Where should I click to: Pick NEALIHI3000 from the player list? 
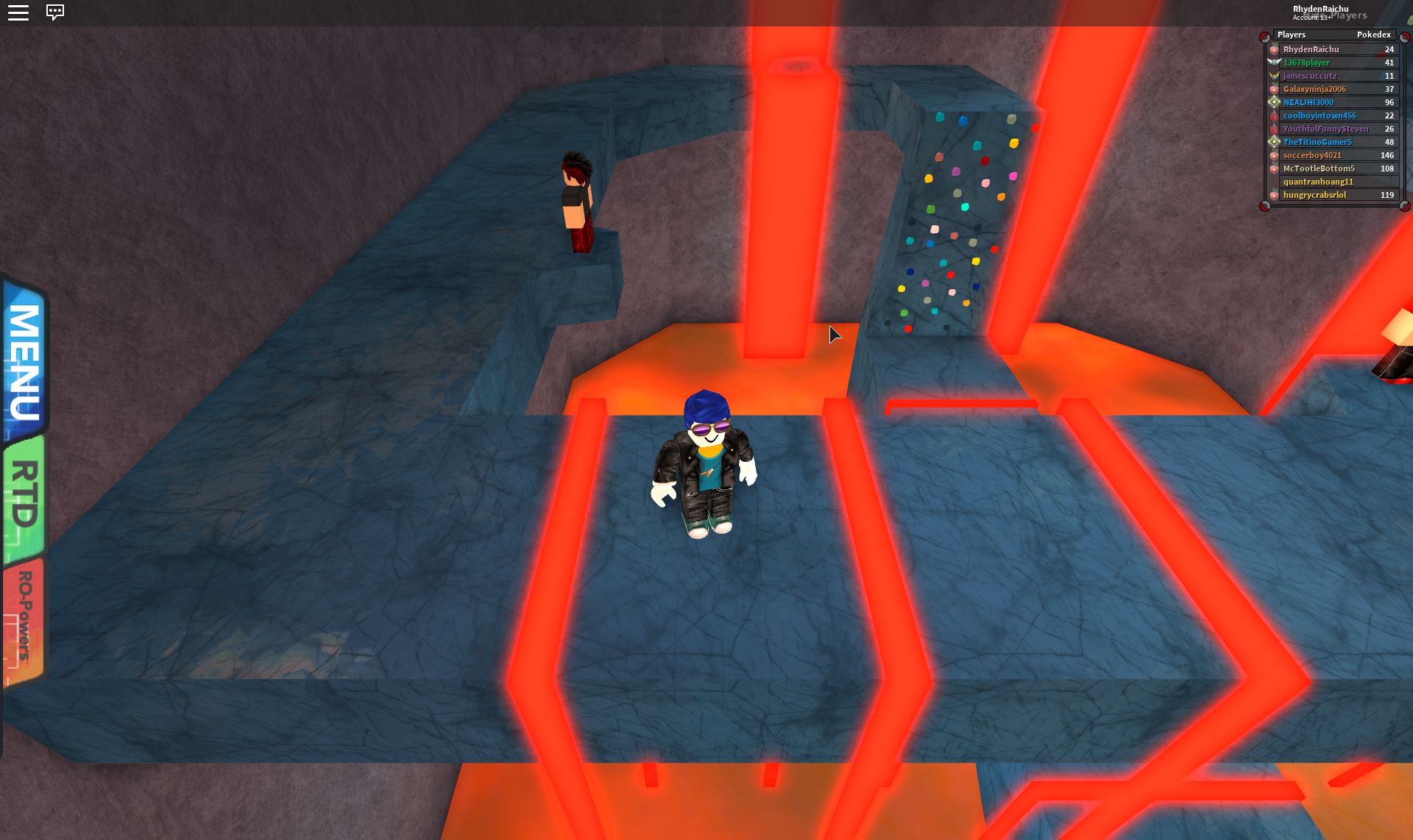(1308, 102)
